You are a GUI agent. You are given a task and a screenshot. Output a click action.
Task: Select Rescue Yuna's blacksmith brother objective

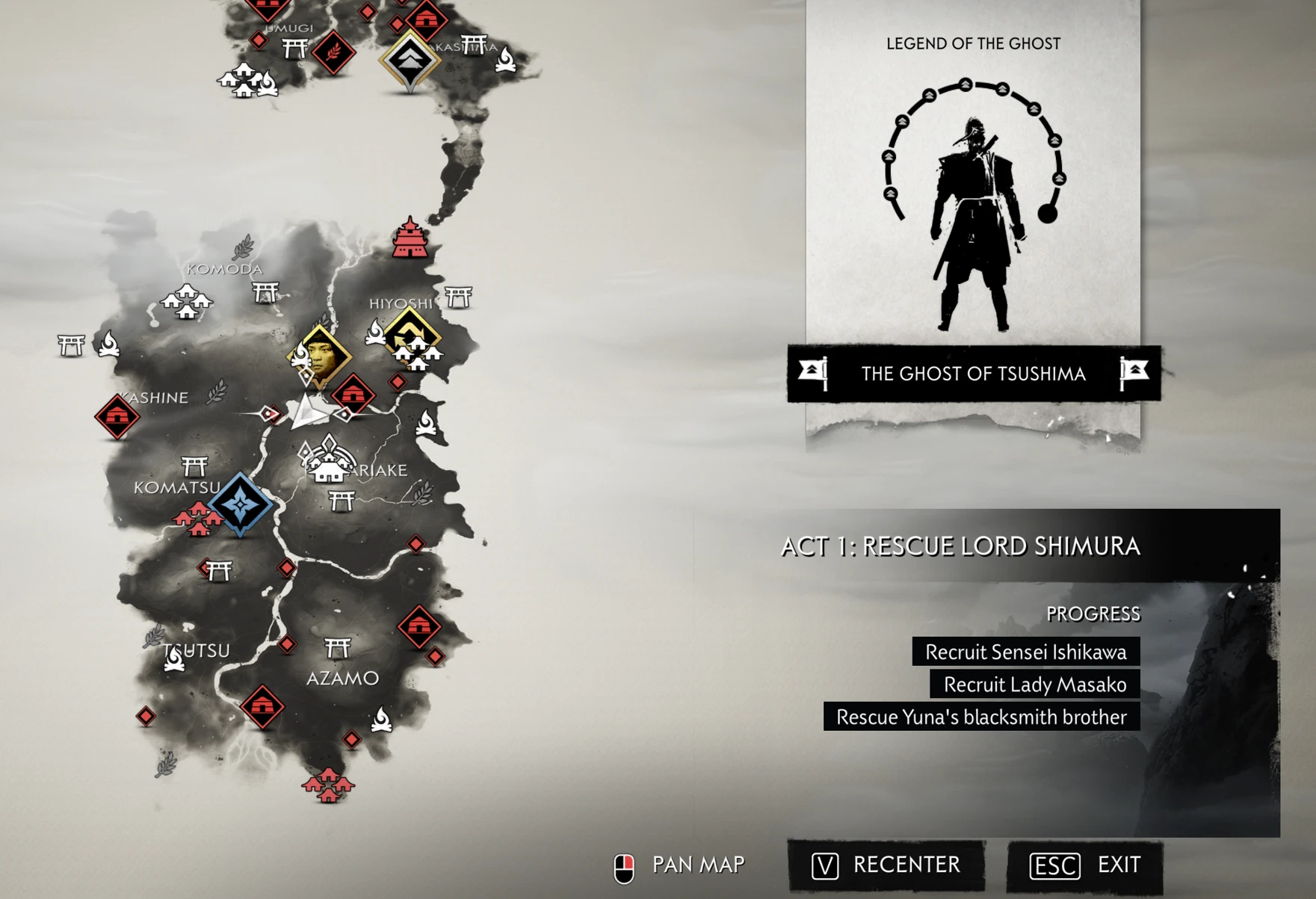coord(981,717)
